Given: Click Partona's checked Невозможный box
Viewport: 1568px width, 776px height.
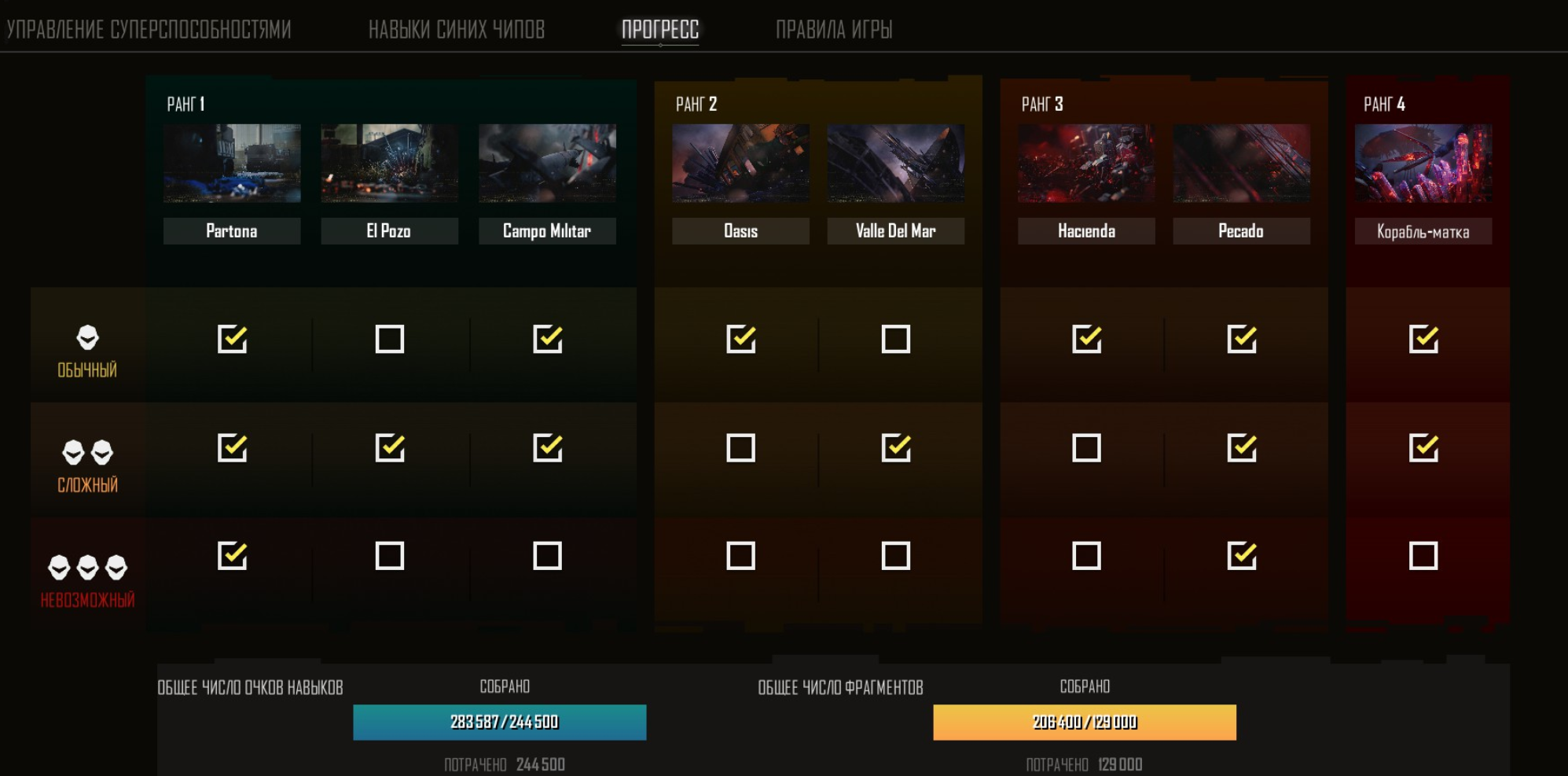Looking at the screenshot, I should coord(233,556).
